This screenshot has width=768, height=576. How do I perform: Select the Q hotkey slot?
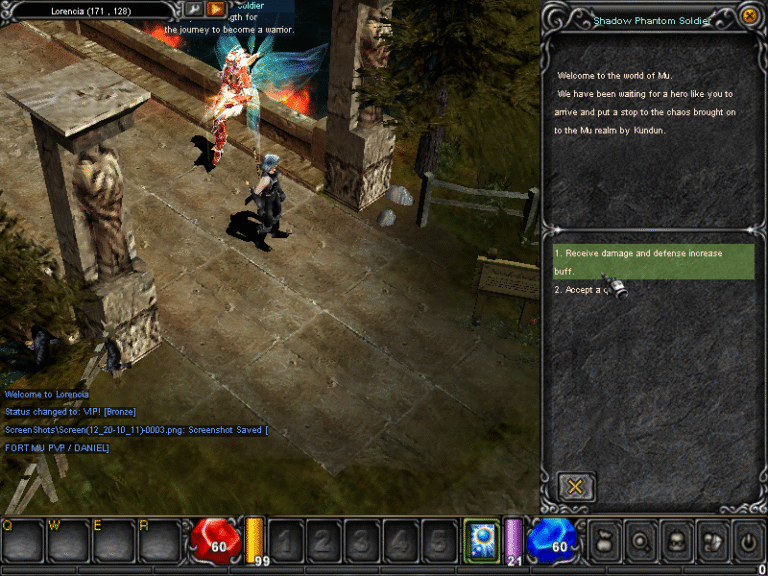pos(22,540)
